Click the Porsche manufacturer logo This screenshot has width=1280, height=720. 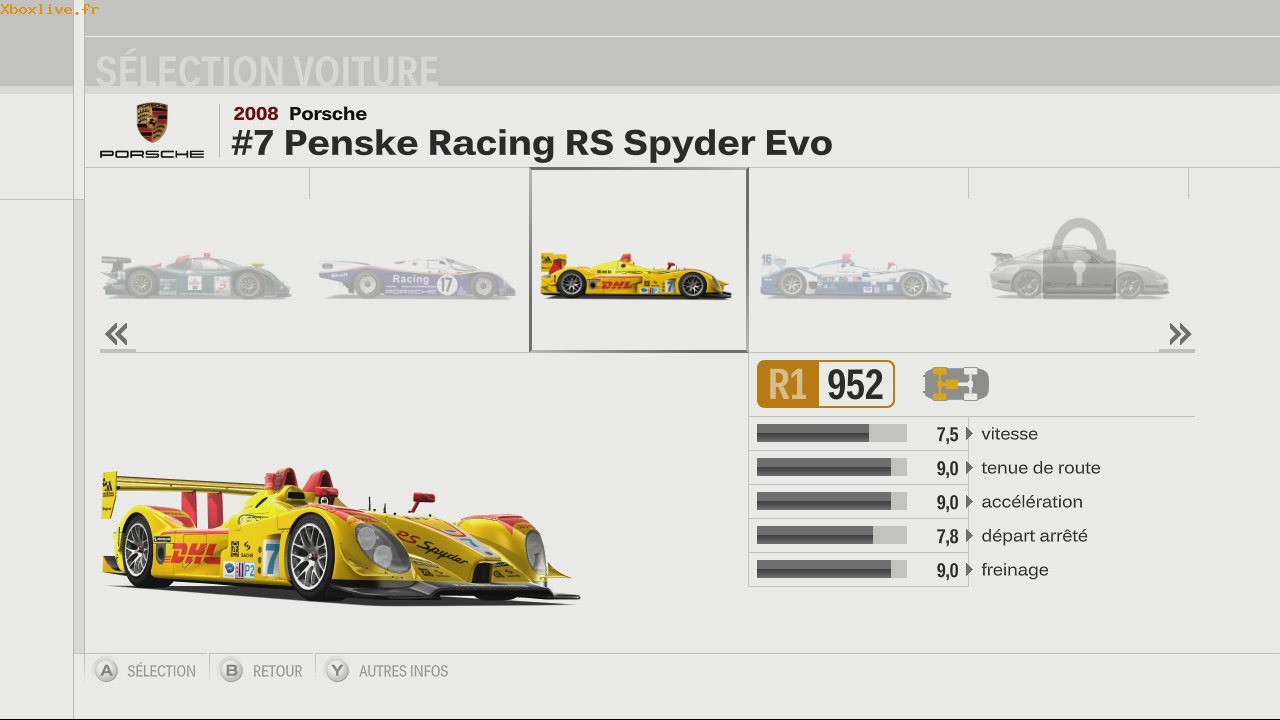click(x=152, y=130)
